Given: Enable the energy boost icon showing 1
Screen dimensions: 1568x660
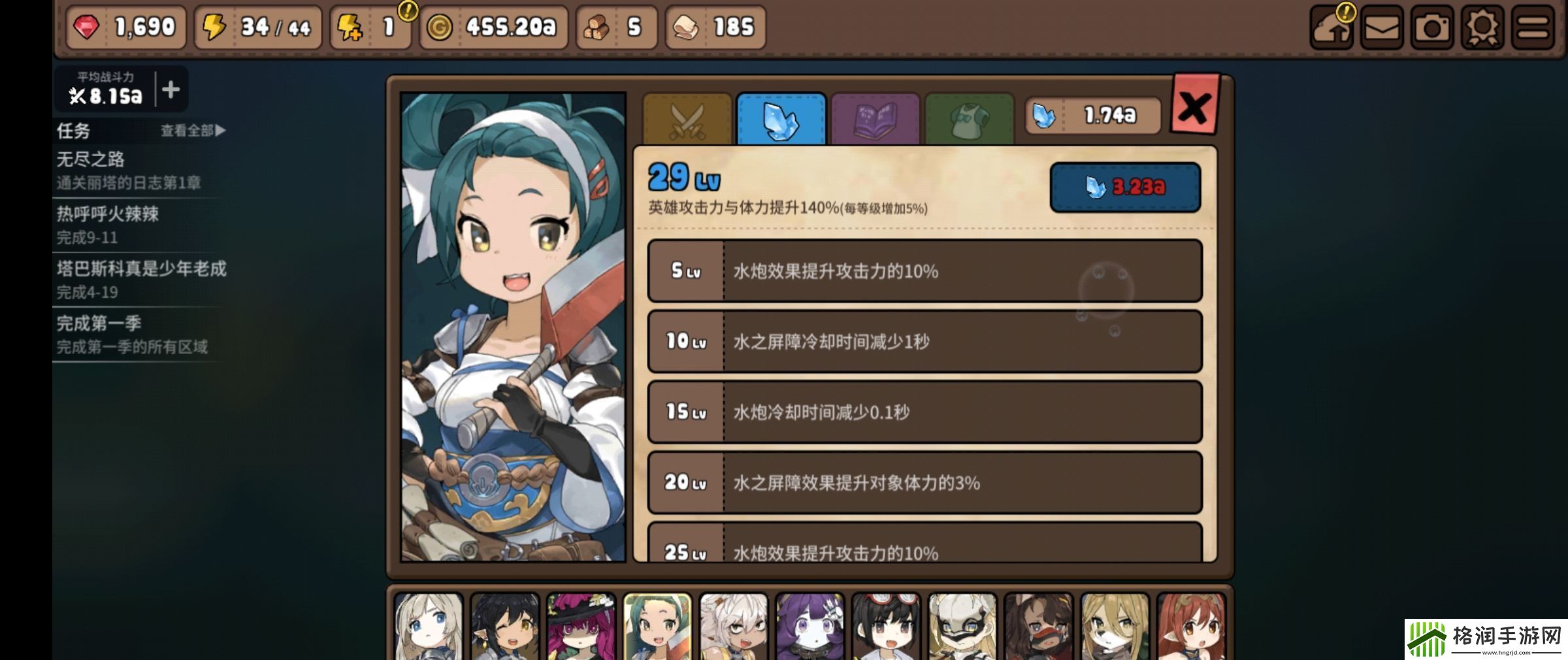Looking at the screenshot, I should click(369, 27).
